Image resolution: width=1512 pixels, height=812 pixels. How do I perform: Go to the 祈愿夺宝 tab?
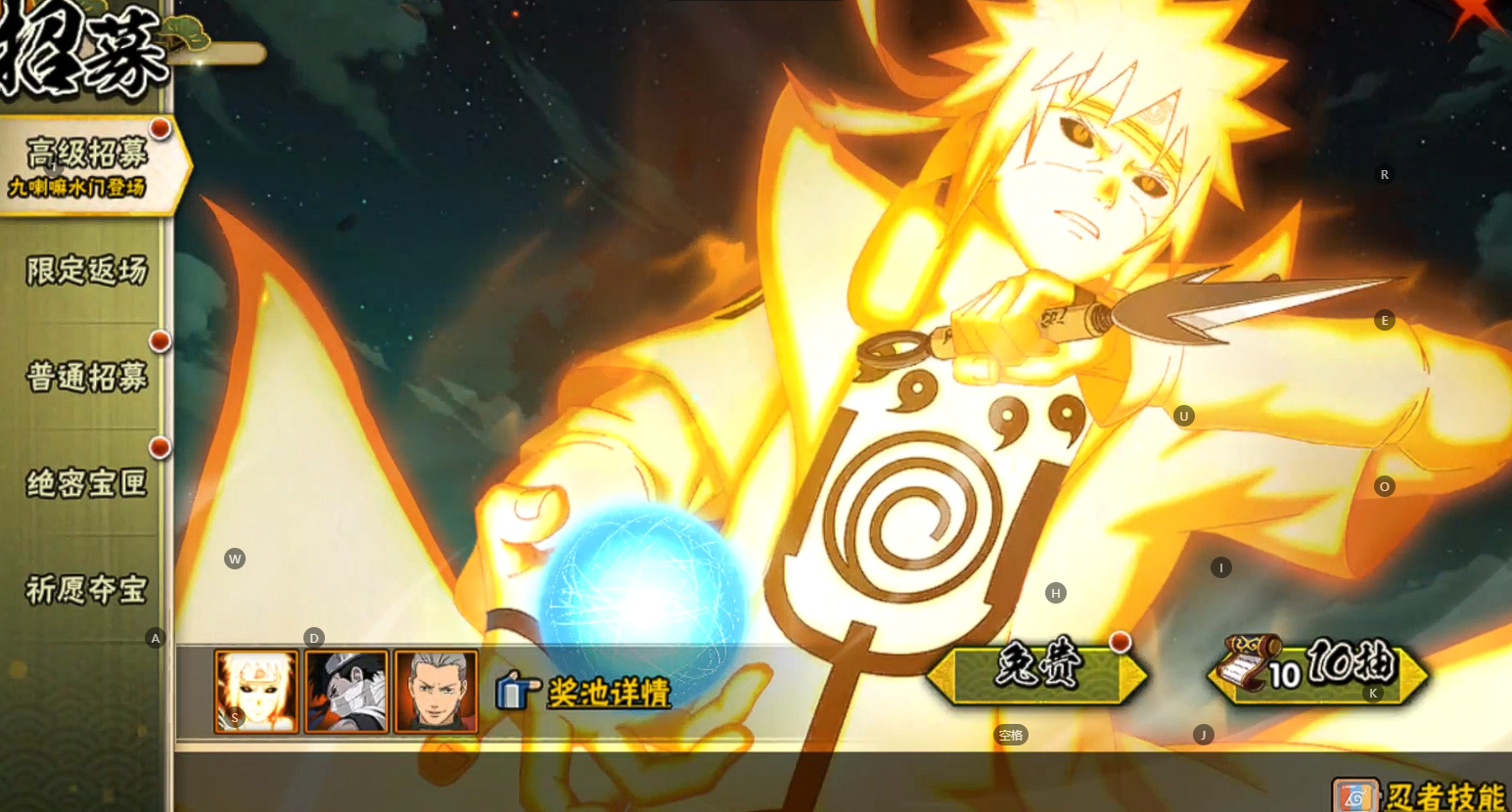coord(86,589)
